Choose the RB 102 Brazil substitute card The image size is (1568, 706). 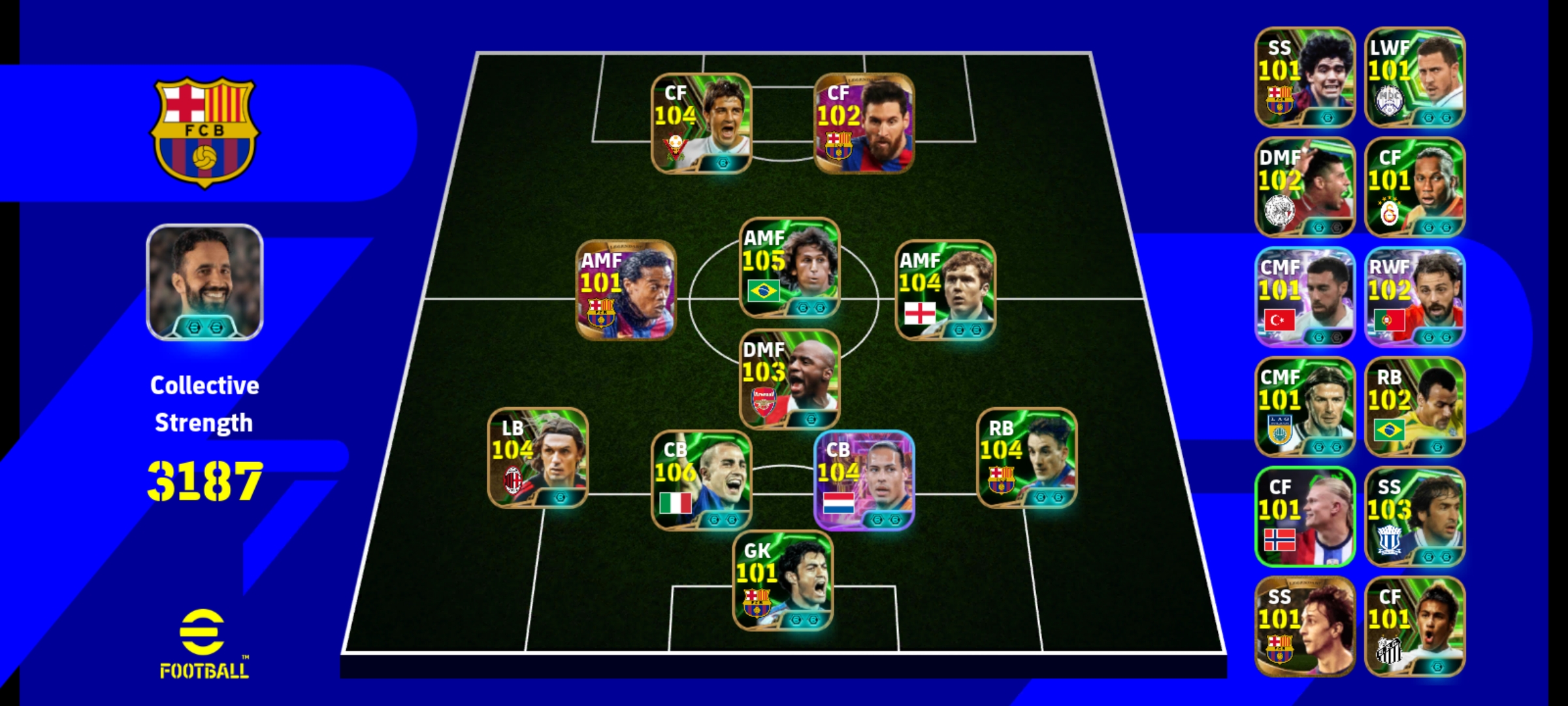tap(1414, 407)
